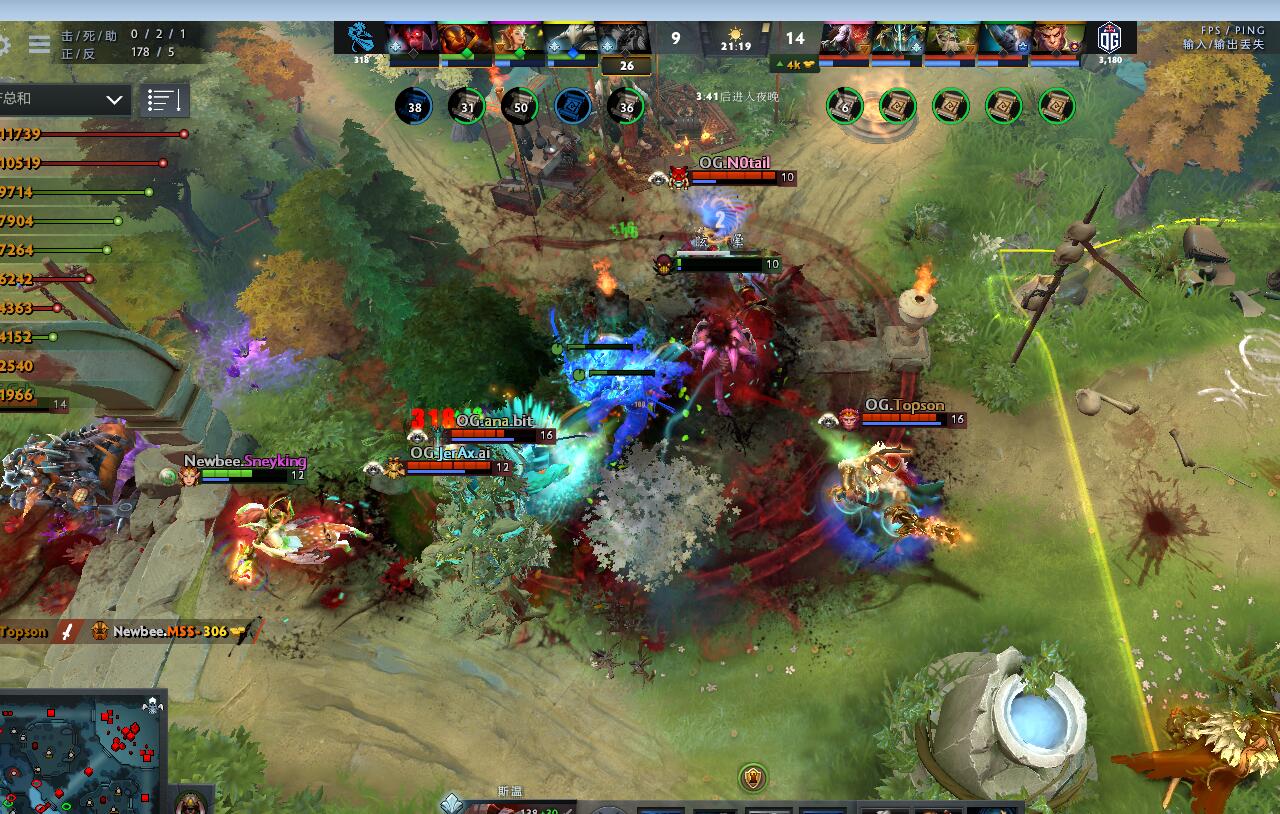1280x814 pixels.
Task: Select Topson's Monkey King portrait in top bar
Action: [x=1052, y=35]
